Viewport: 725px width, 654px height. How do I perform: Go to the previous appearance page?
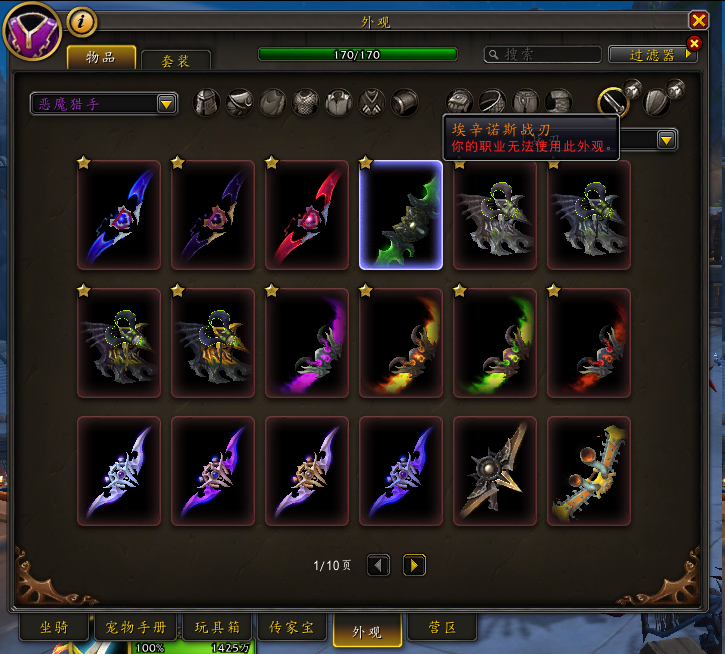point(378,565)
